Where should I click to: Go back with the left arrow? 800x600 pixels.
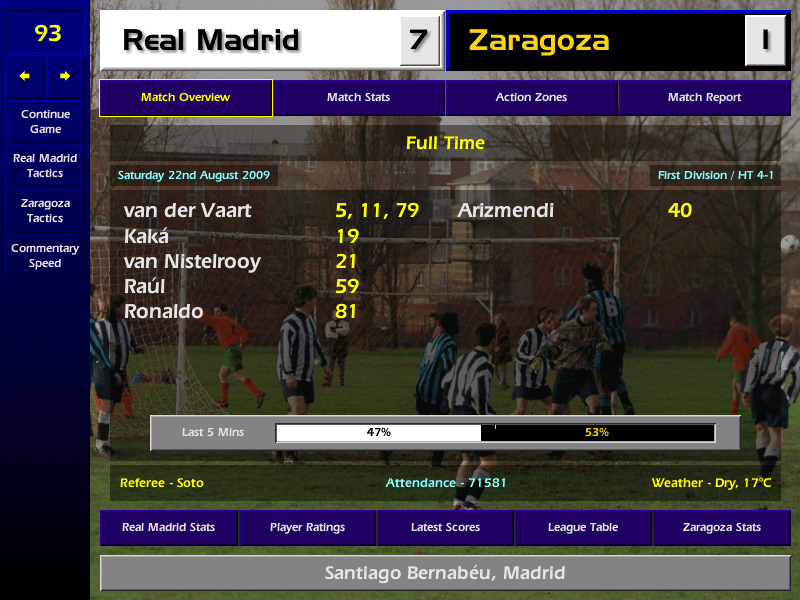pos(25,76)
